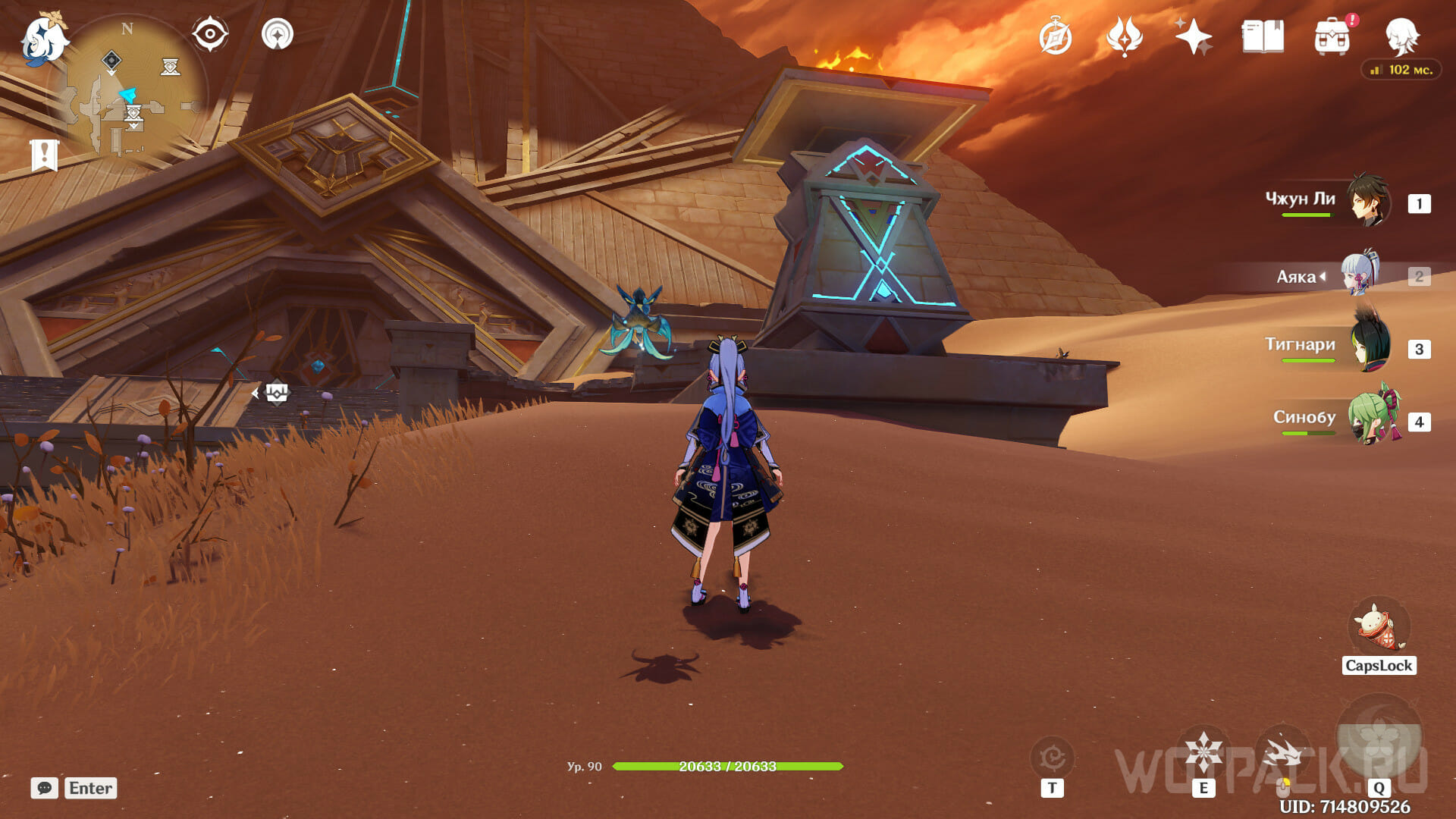Toggle the elemental sight eye icon
The height and width of the screenshot is (819, 1456).
point(210,34)
